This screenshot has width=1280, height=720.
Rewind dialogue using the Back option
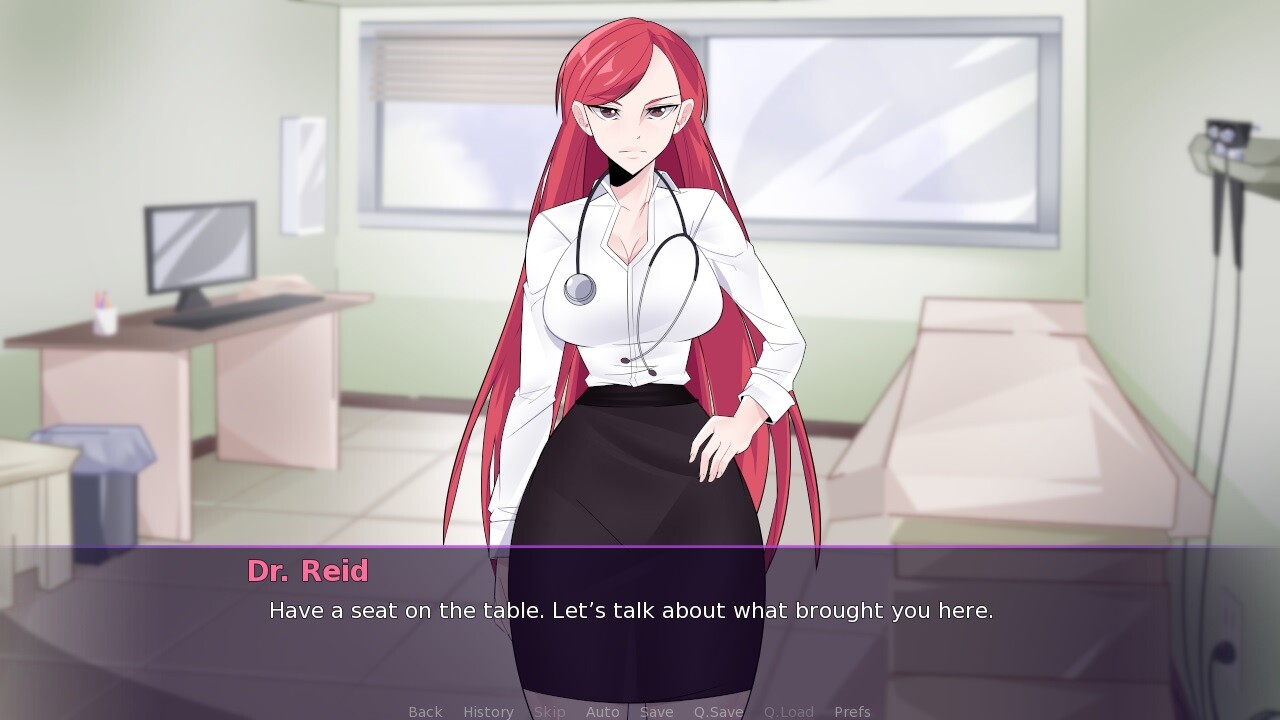424,711
